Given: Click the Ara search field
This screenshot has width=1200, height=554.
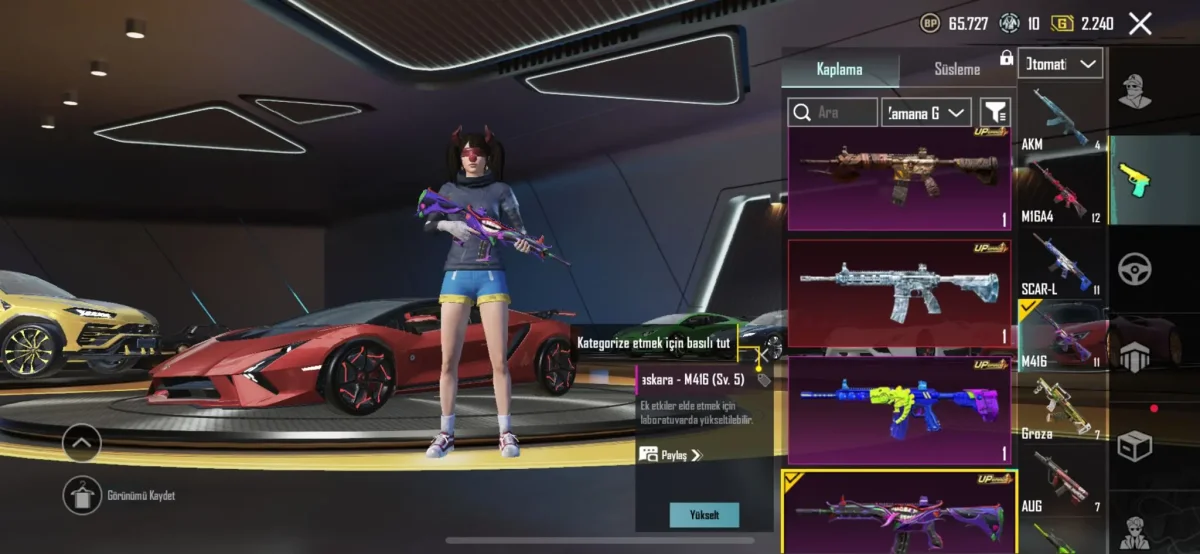Looking at the screenshot, I should click(x=833, y=112).
